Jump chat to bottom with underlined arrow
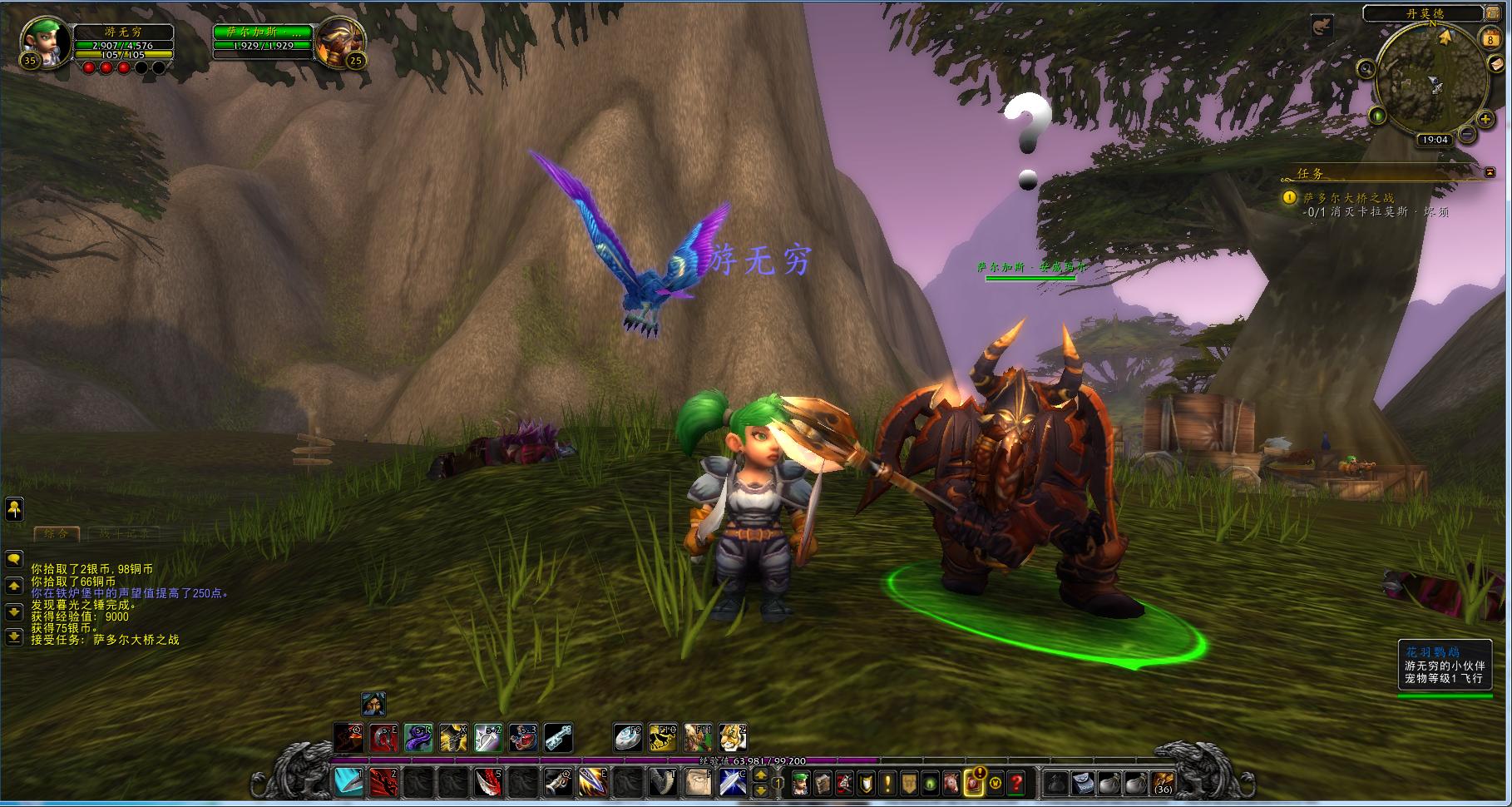1512x807 pixels. pos(14,637)
